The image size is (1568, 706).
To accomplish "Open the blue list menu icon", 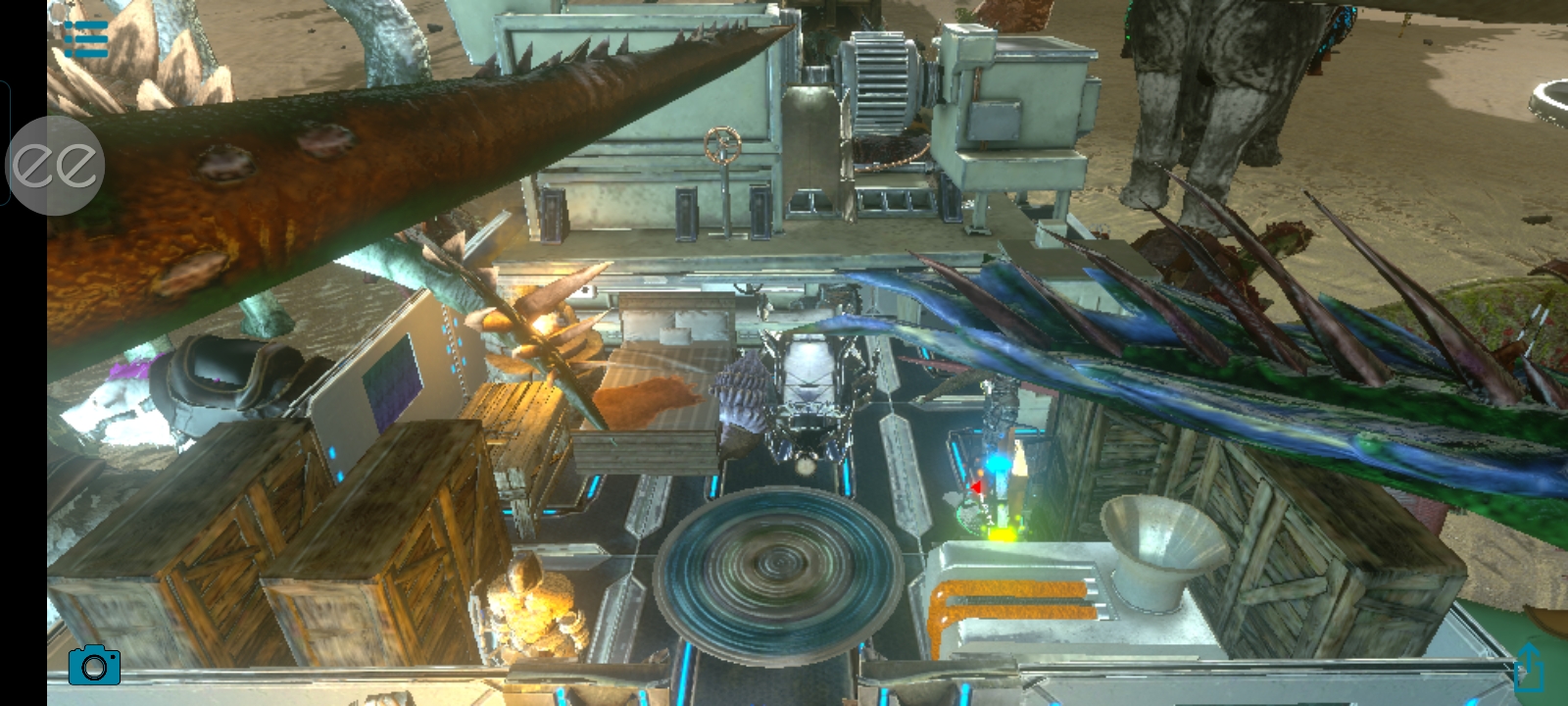I will click(x=85, y=39).
